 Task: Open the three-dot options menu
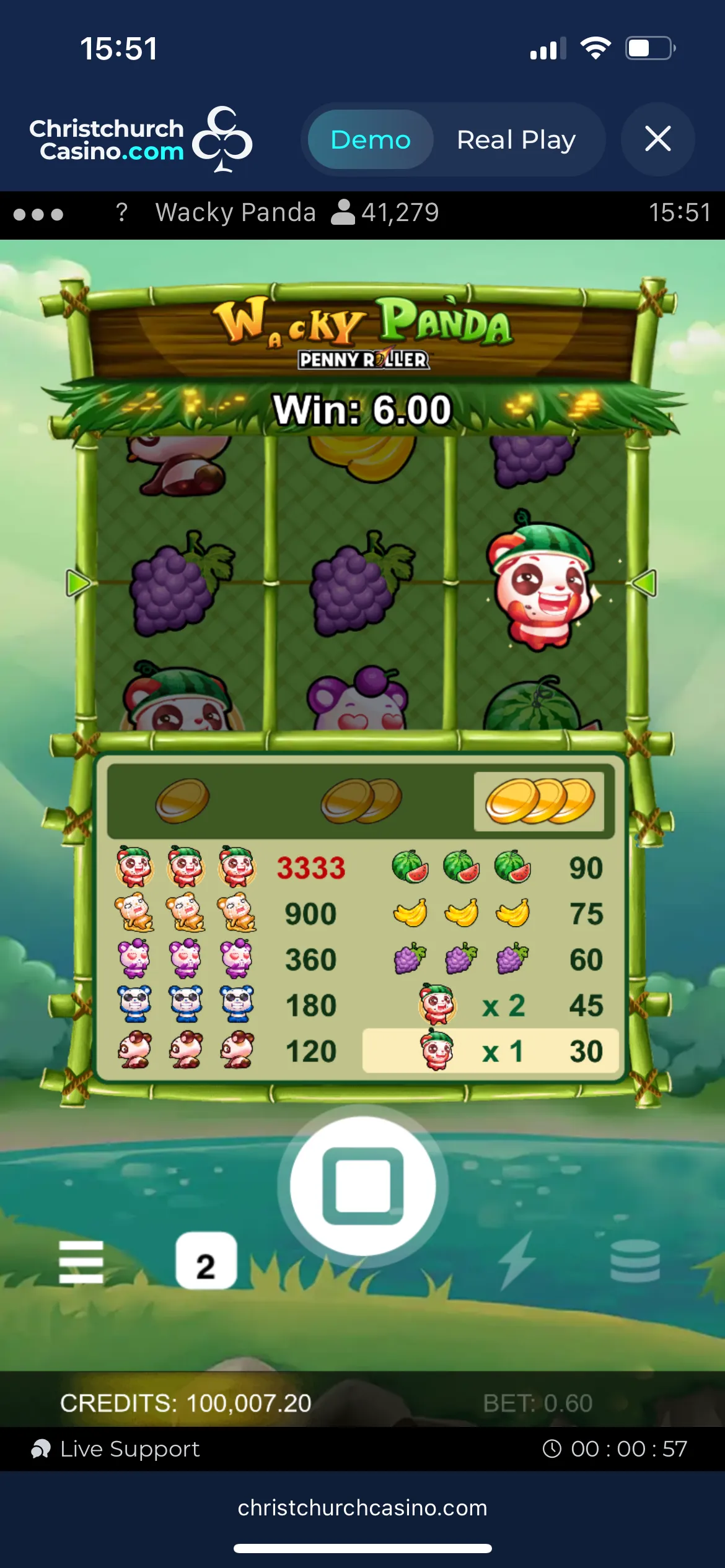(38, 214)
